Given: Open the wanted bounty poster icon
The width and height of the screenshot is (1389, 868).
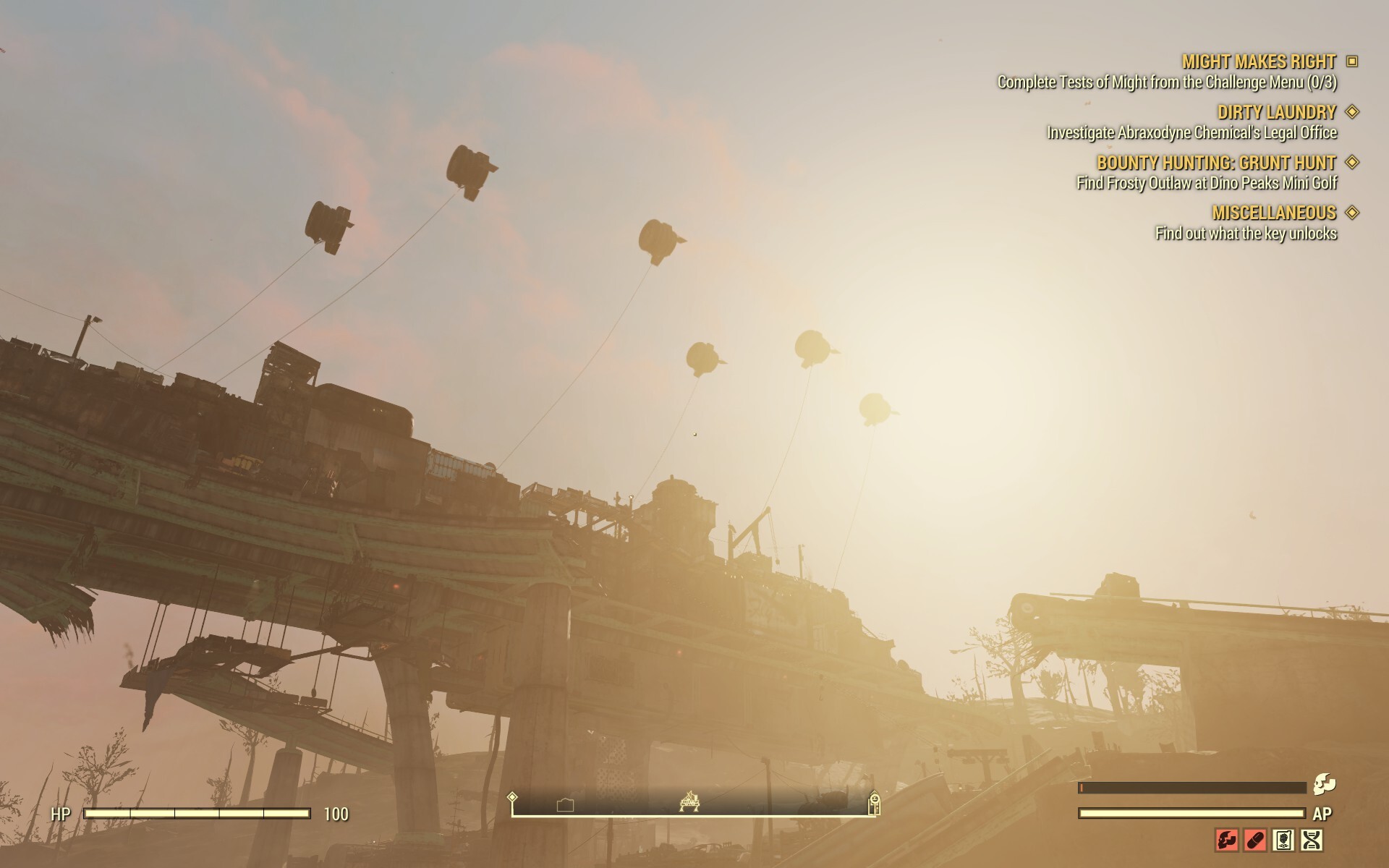Looking at the screenshot, I should point(1283,841).
